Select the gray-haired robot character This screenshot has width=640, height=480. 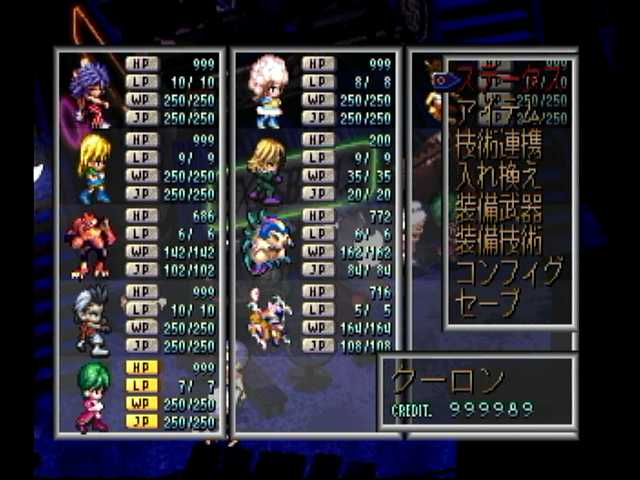pos(93,321)
